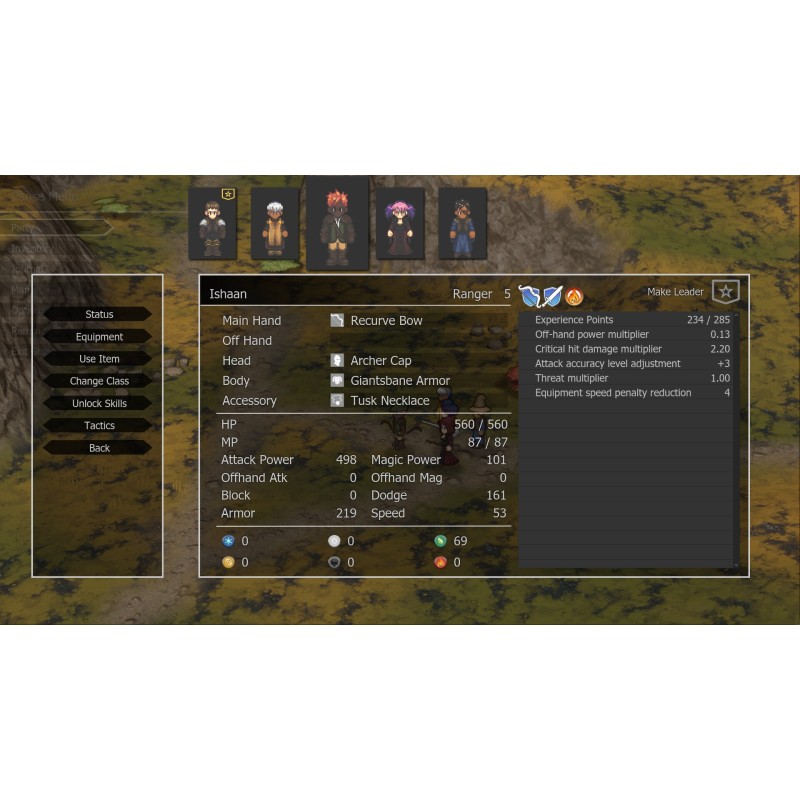Choose Use Item from the menu
The width and height of the screenshot is (800, 800).
[x=98, y=359]
